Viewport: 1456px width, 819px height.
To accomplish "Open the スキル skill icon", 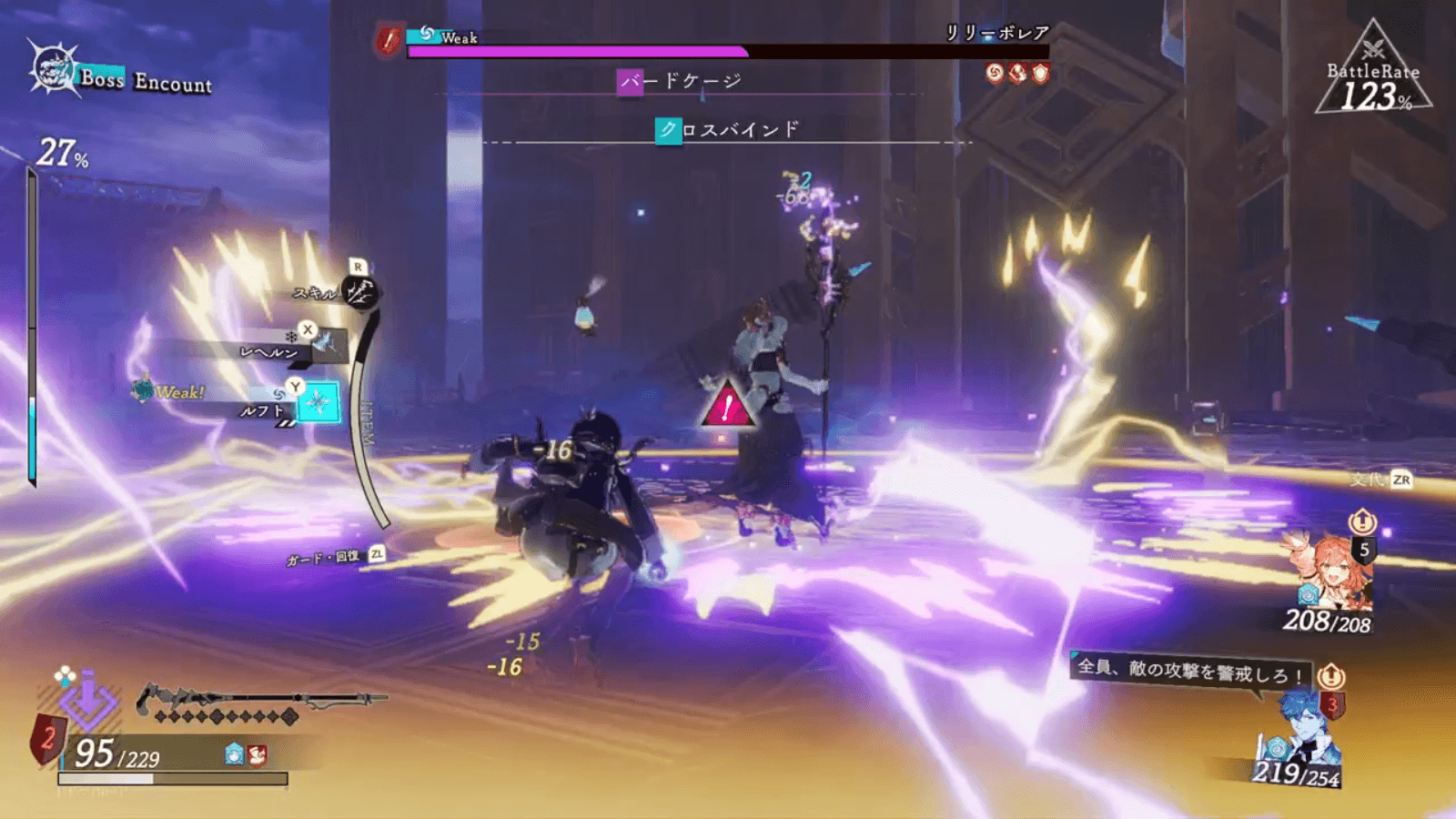I will tap(361, 291).
